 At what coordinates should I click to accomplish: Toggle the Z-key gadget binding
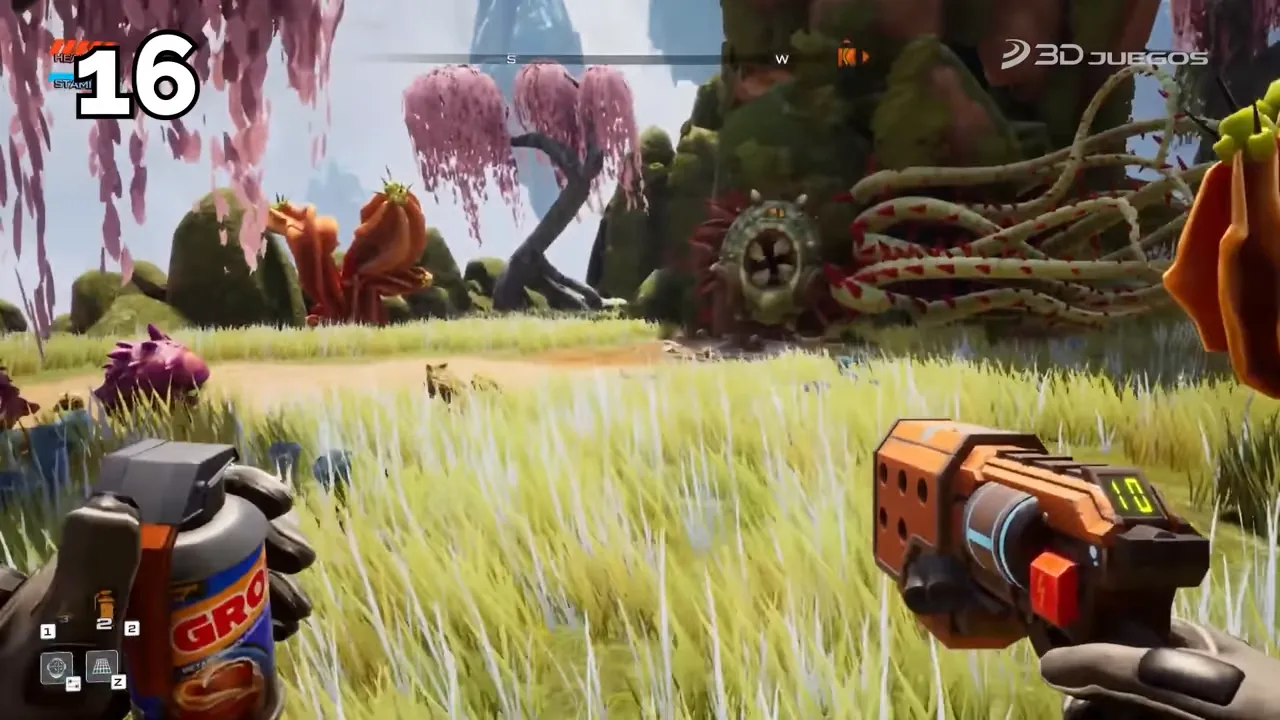(118, 681)
